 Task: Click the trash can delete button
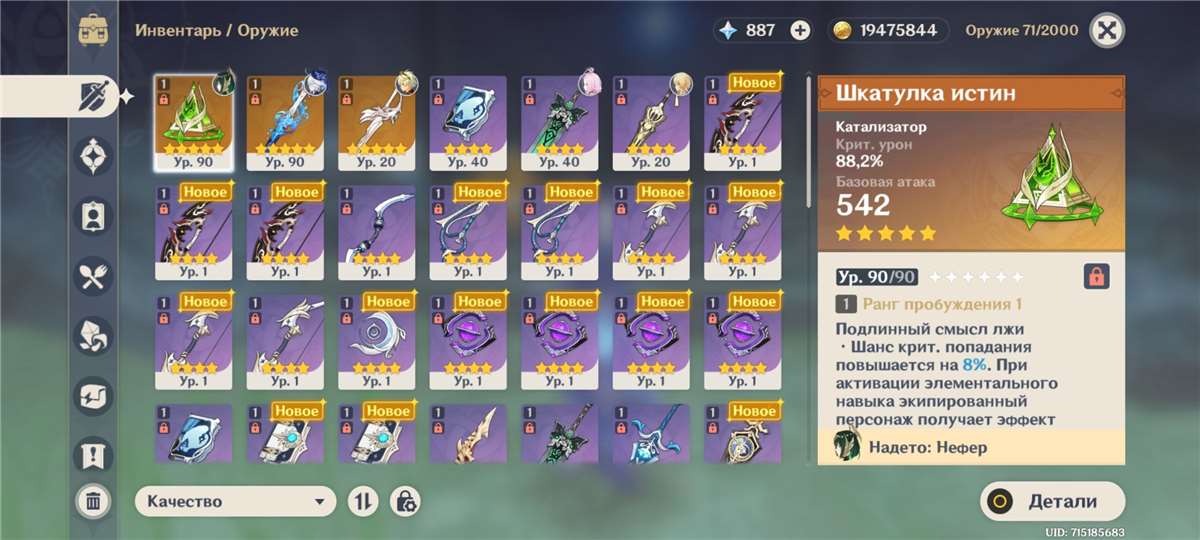pos(92,500)
